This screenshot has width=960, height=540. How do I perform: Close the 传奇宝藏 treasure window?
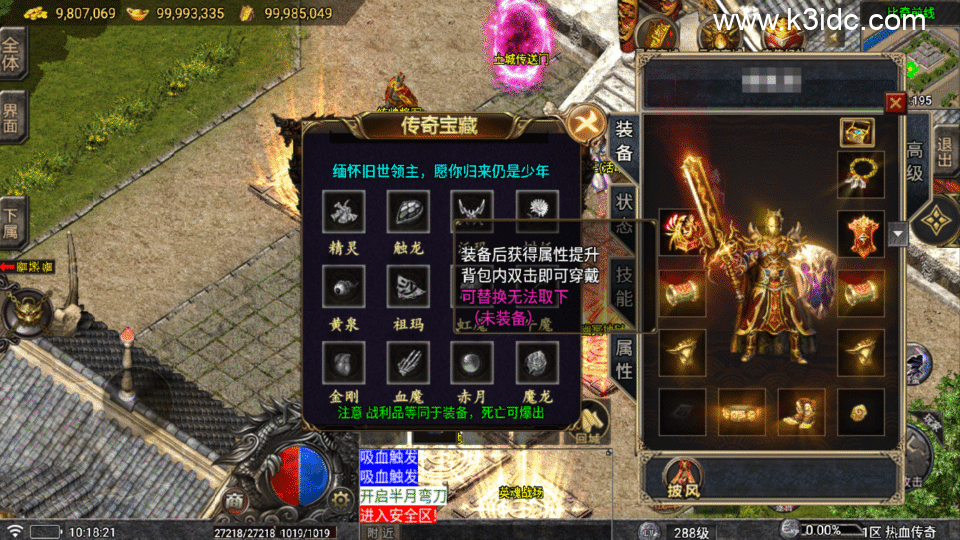(x=581, y=123)
